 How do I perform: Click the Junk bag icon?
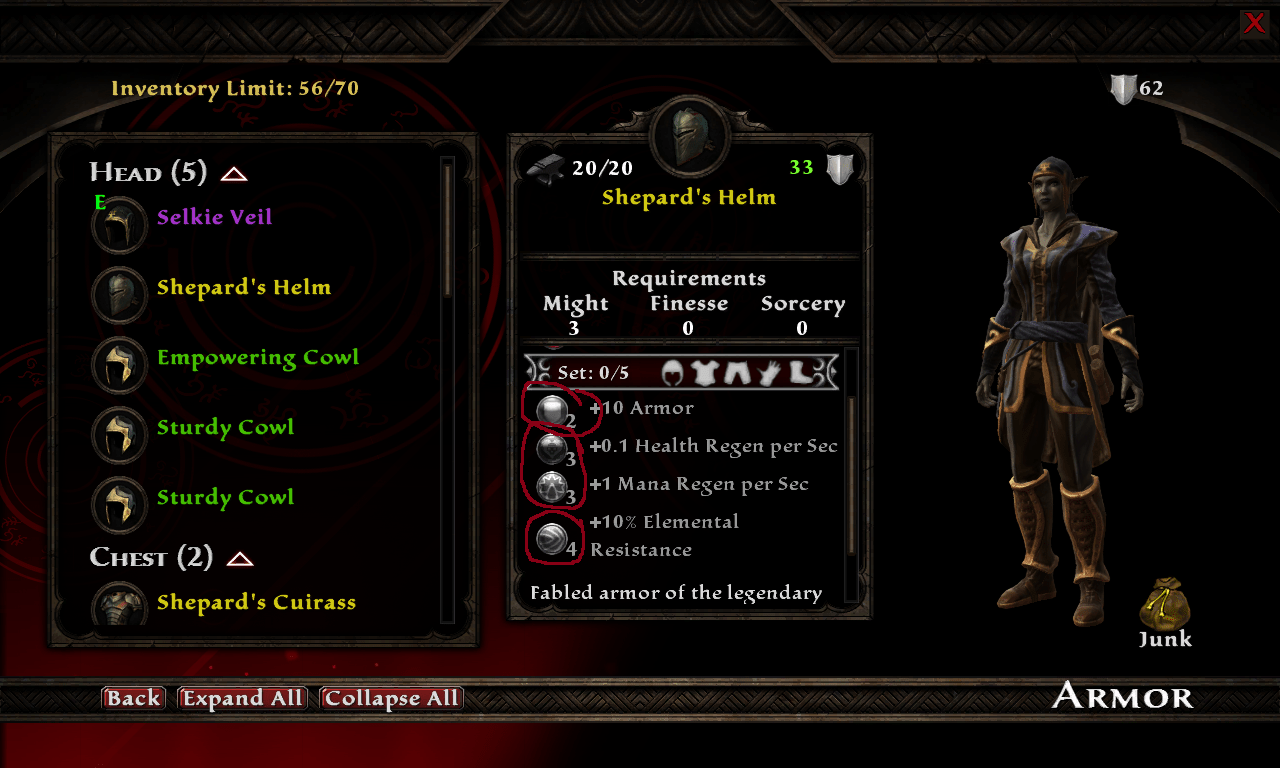(1163, 602)
